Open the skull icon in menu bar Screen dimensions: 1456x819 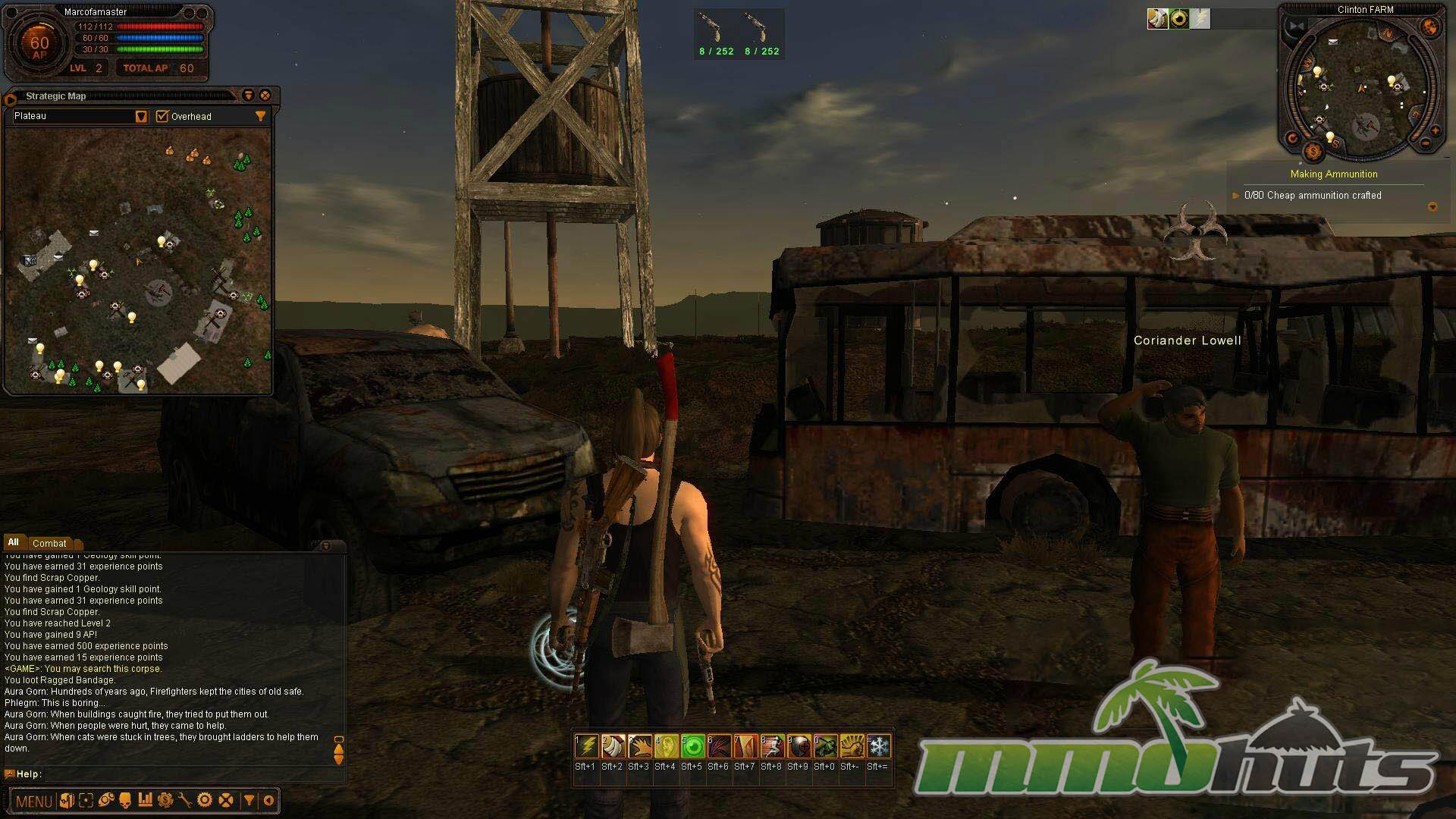(126, 800)
